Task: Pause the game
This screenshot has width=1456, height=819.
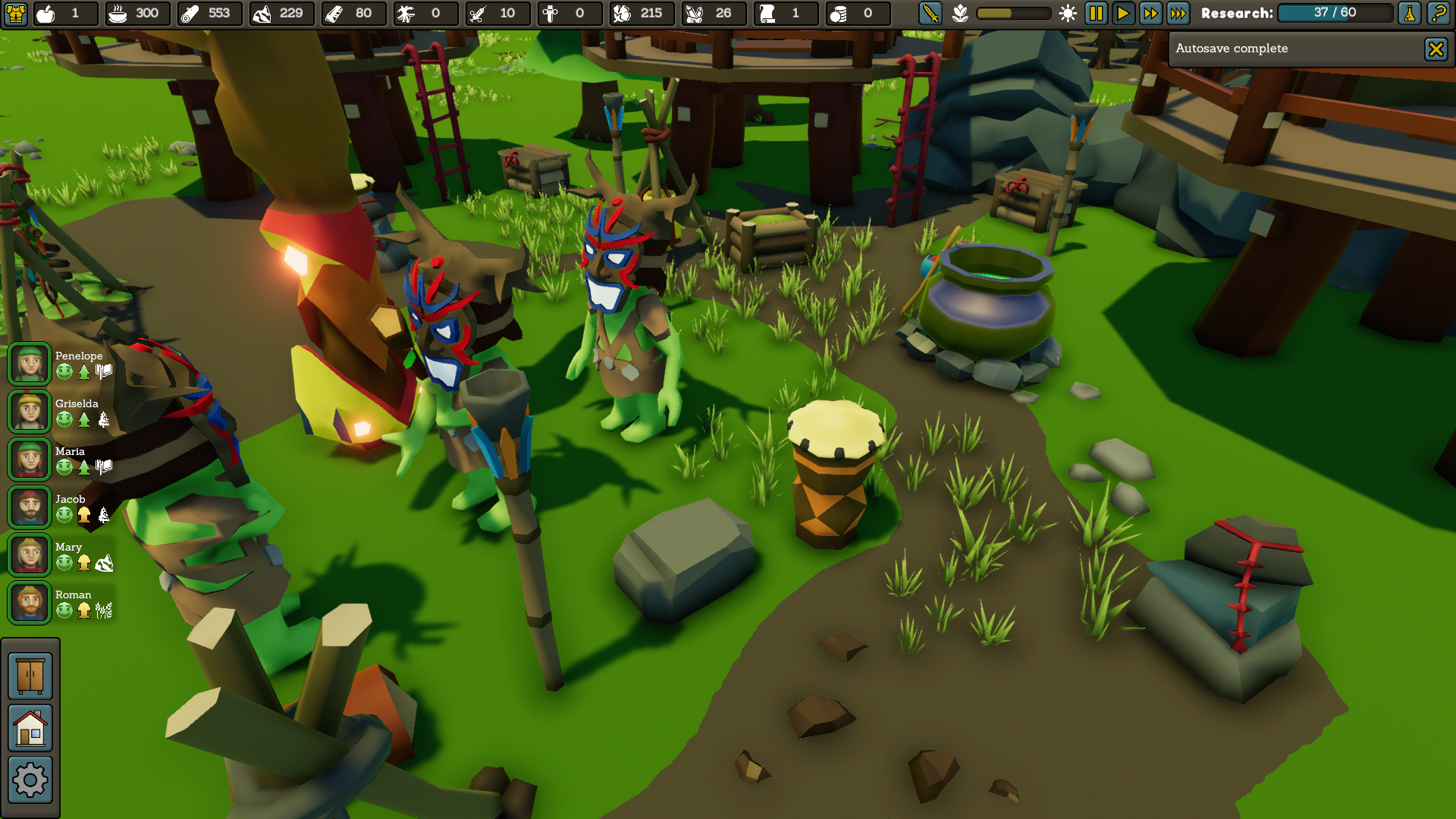Action: click(x=1096, y=13)
